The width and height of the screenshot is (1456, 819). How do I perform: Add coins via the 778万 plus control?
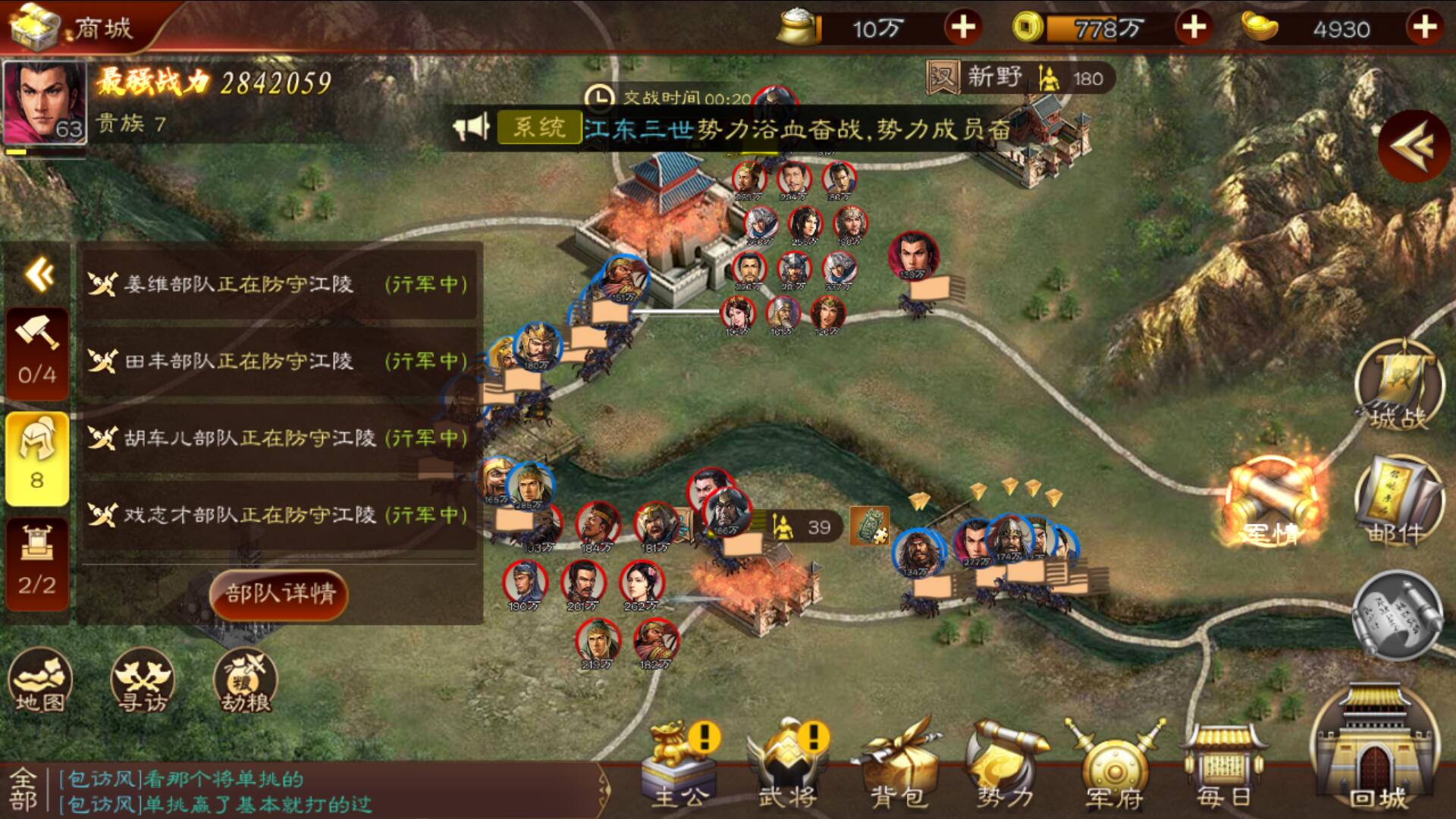pos(1197,27)
